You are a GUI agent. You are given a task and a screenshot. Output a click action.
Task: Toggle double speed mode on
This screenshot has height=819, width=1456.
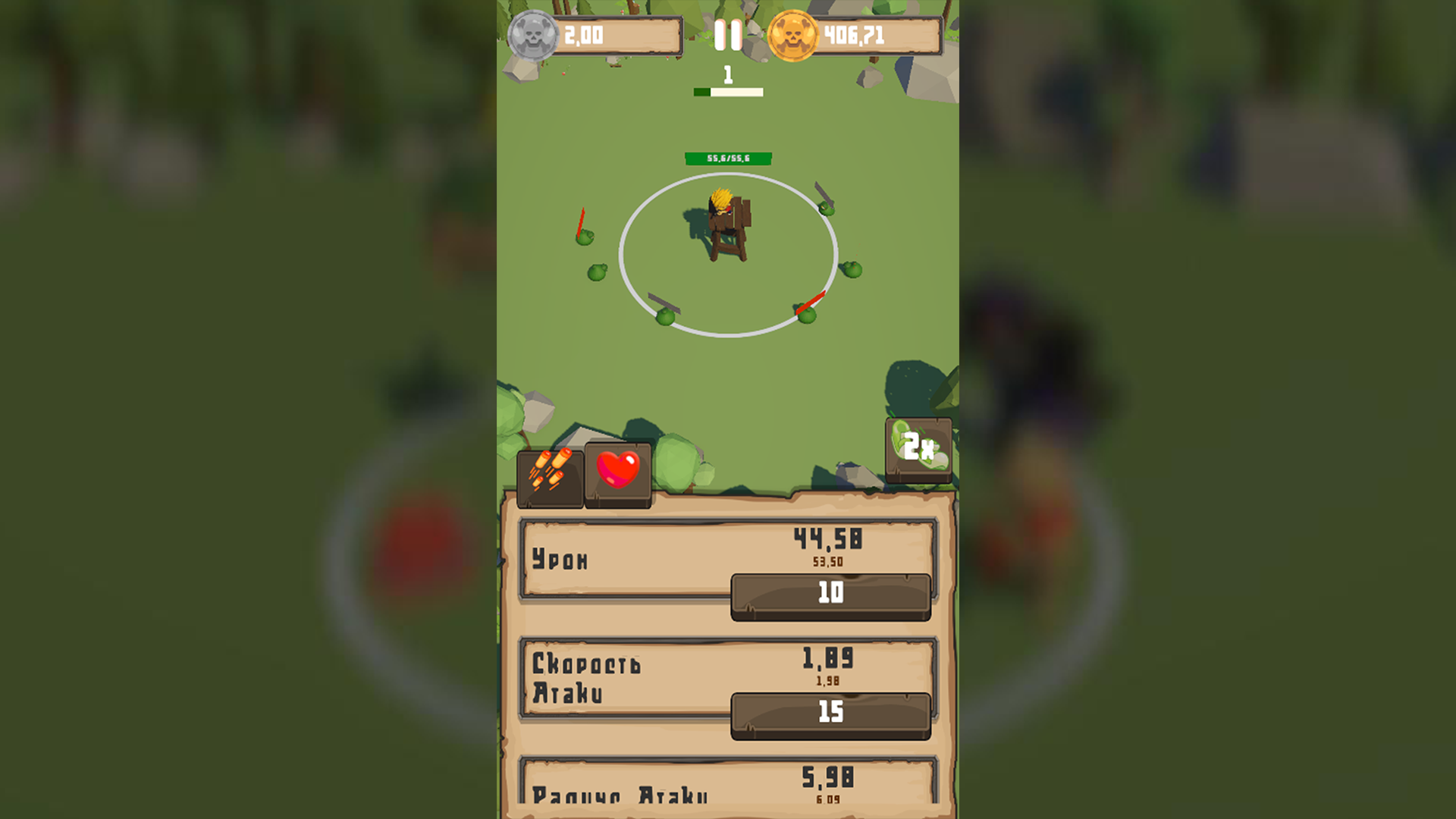(x=918, y=448)
